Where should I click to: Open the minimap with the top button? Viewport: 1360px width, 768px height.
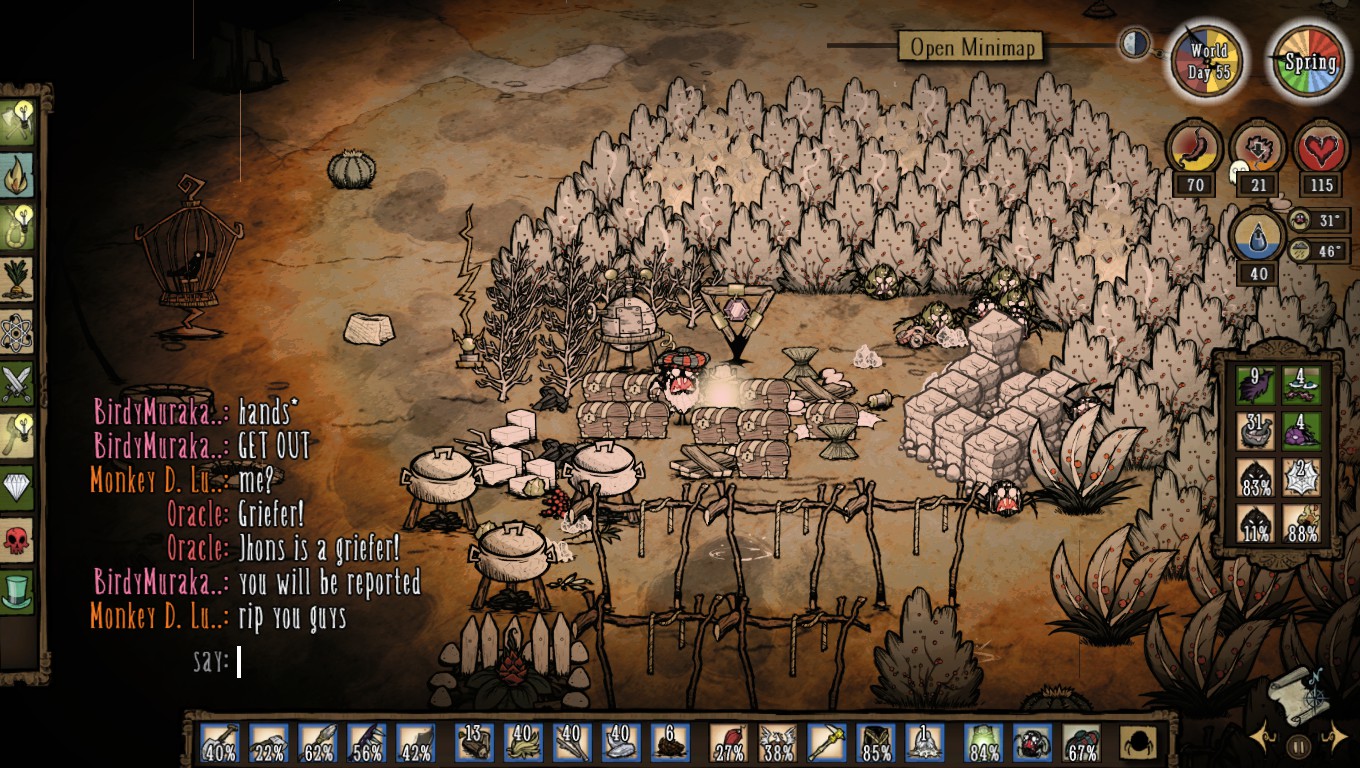tap(970, 47)
